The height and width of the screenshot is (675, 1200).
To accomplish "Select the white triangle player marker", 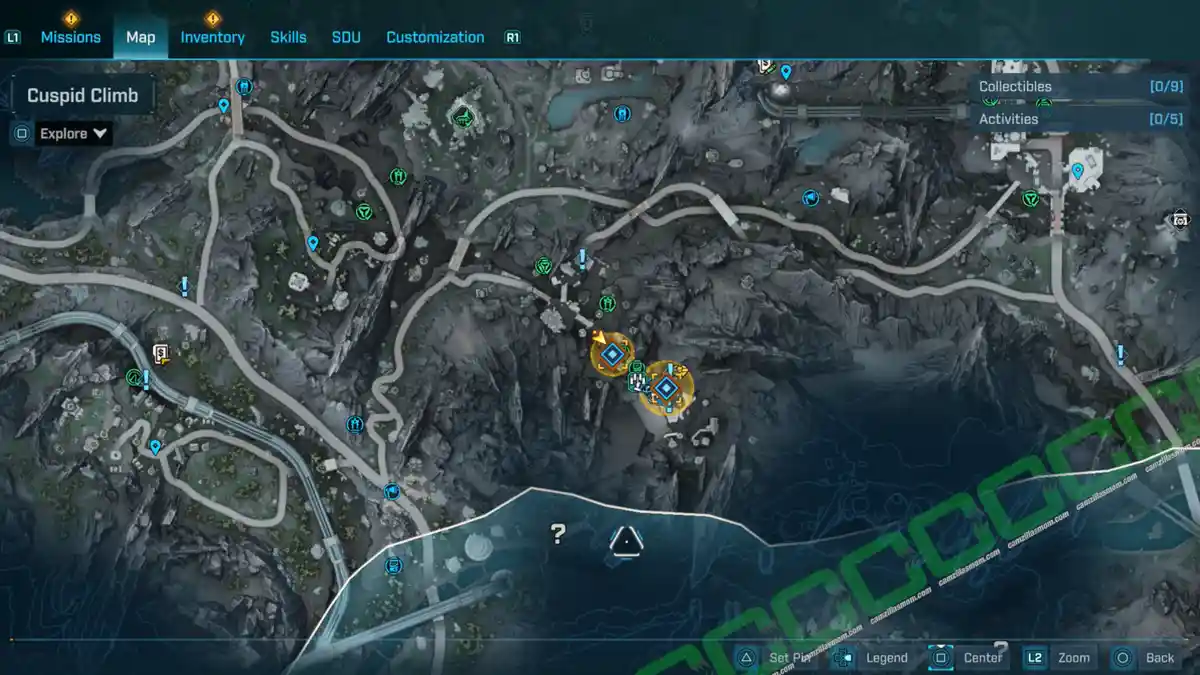I will 626,541.
